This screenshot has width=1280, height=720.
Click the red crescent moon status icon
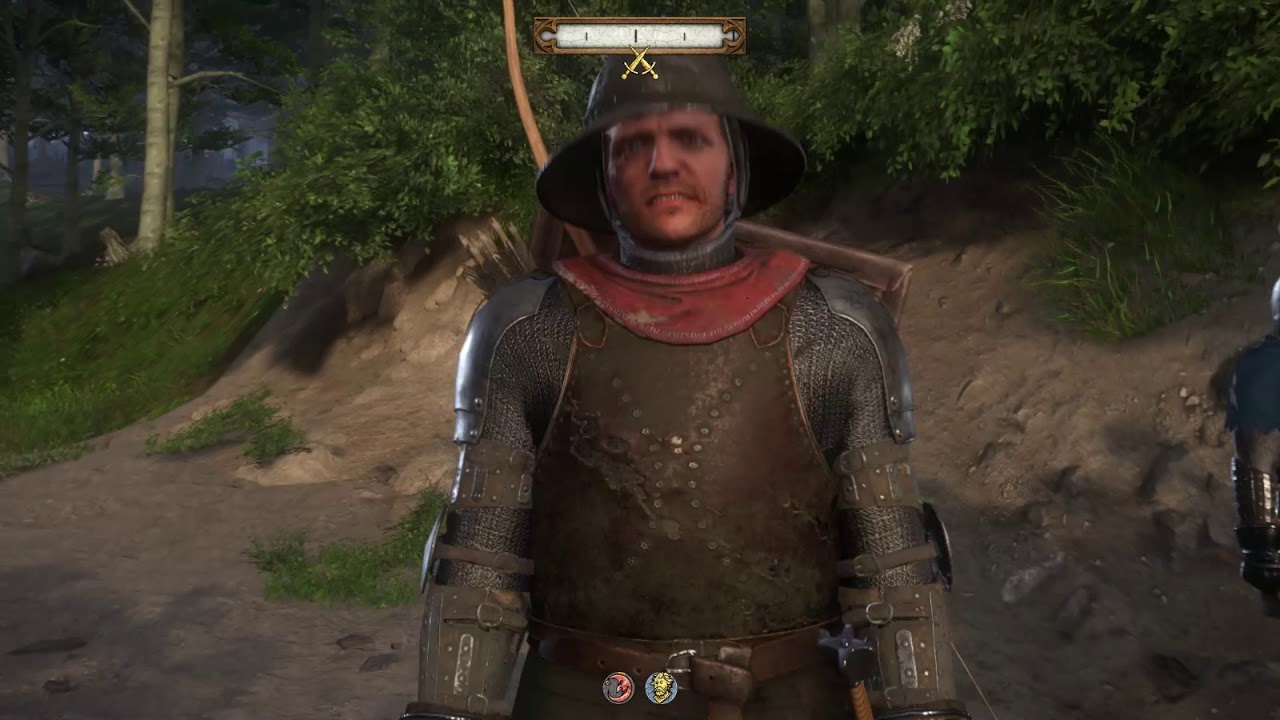point(618,688)
